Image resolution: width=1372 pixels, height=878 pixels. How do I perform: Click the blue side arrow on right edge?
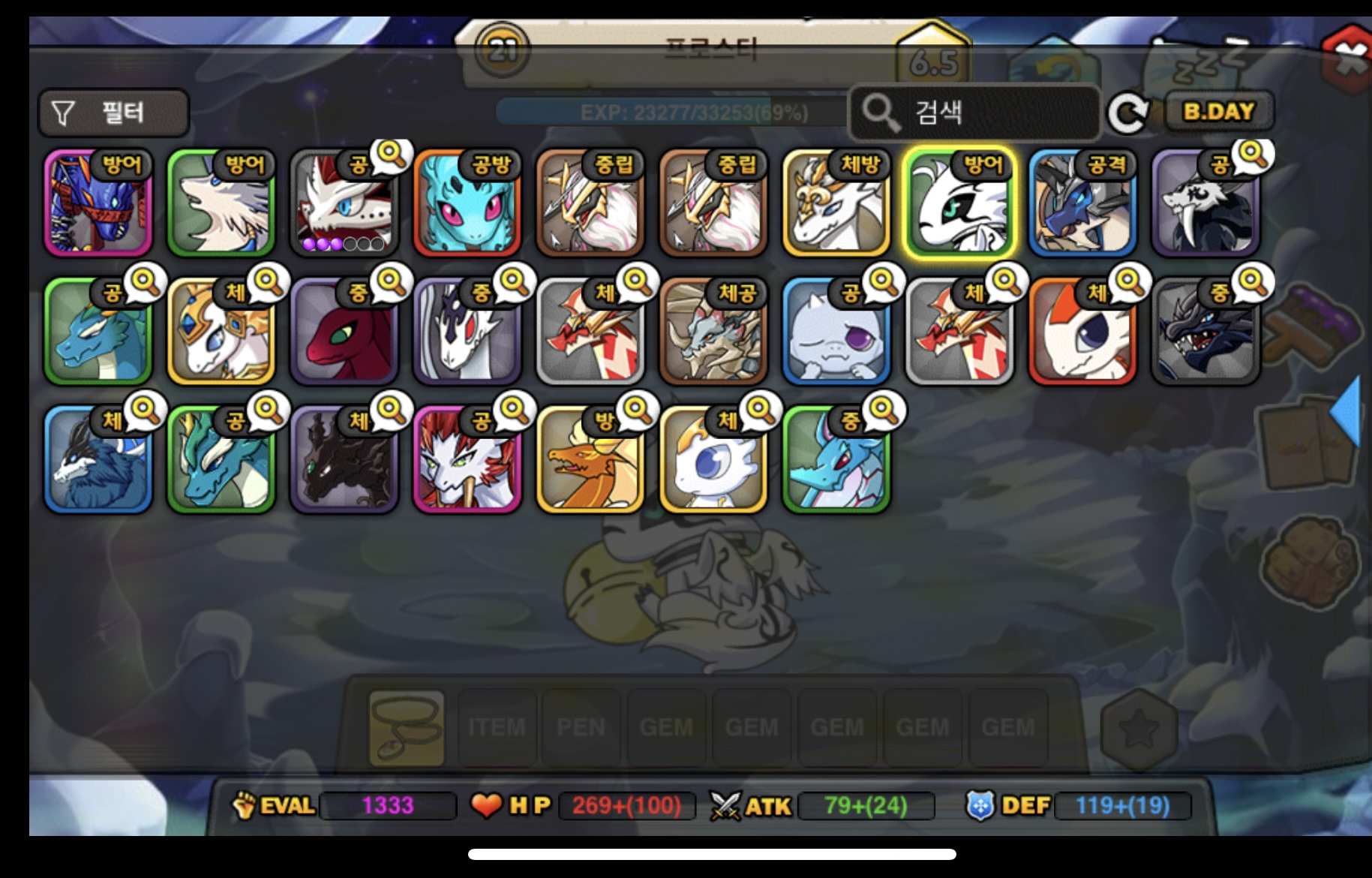[1346, 413]
